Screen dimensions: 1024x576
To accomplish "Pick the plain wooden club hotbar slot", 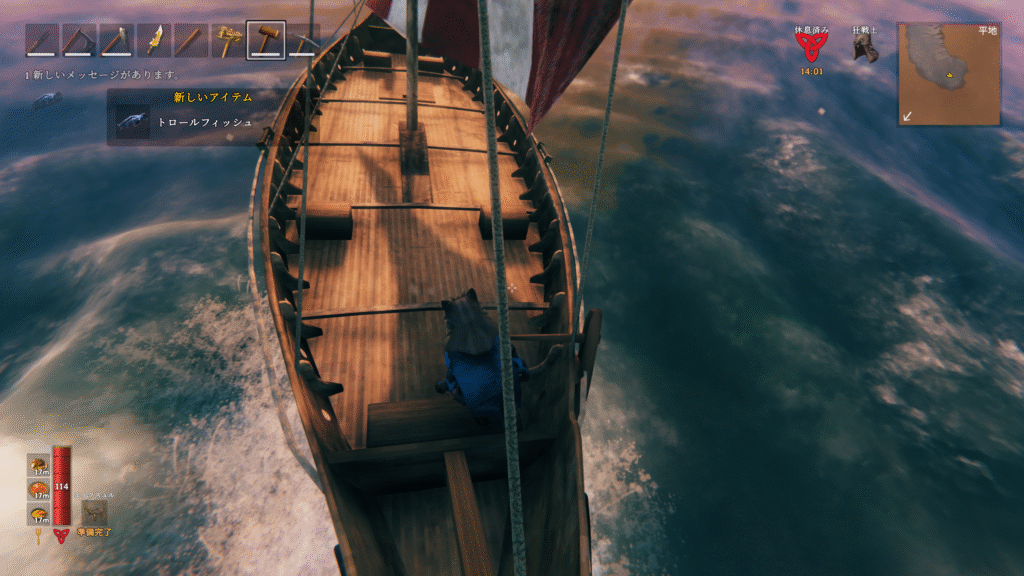I will (192, 40).
